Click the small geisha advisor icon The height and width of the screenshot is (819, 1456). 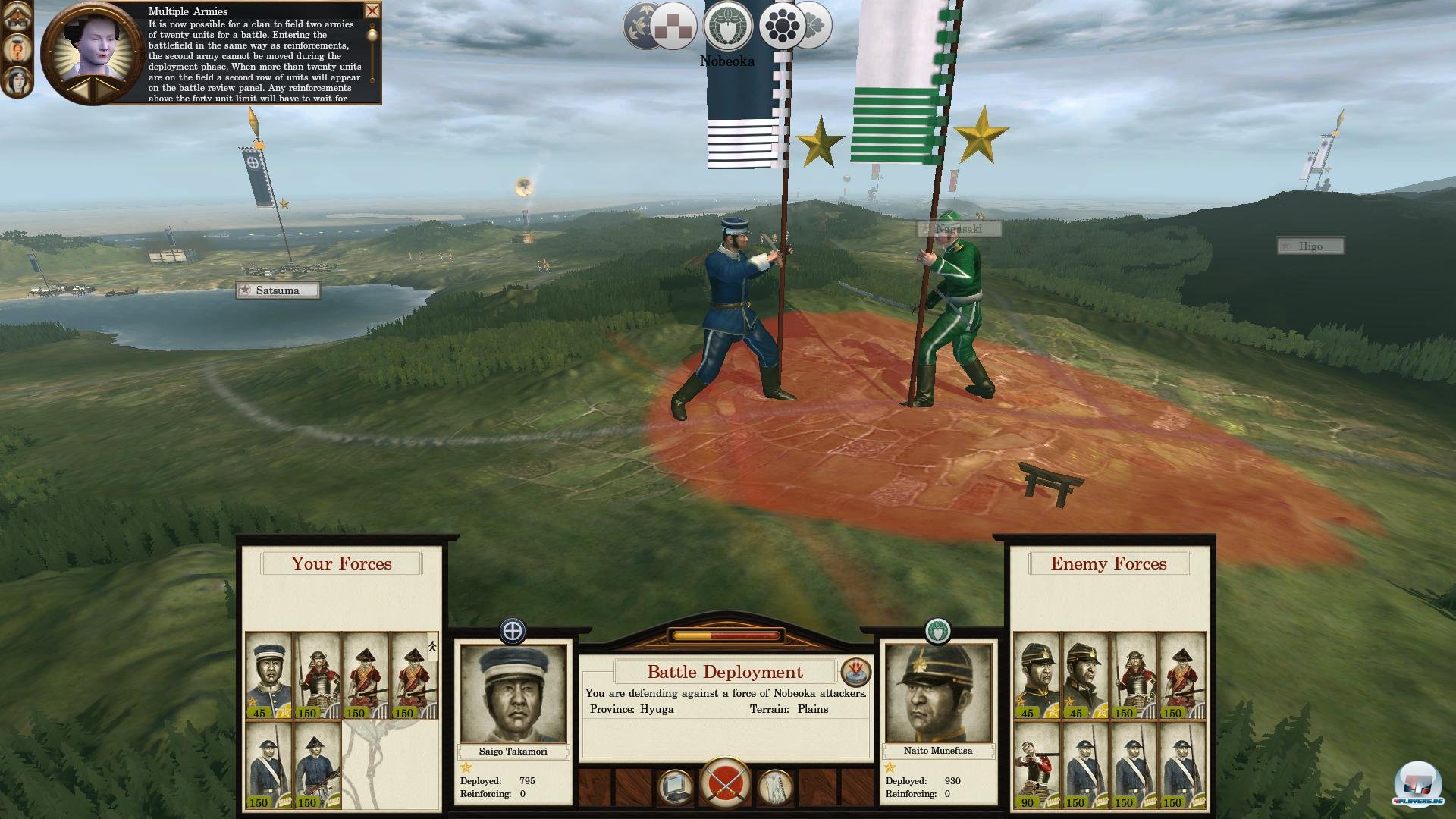click(17, 80)
